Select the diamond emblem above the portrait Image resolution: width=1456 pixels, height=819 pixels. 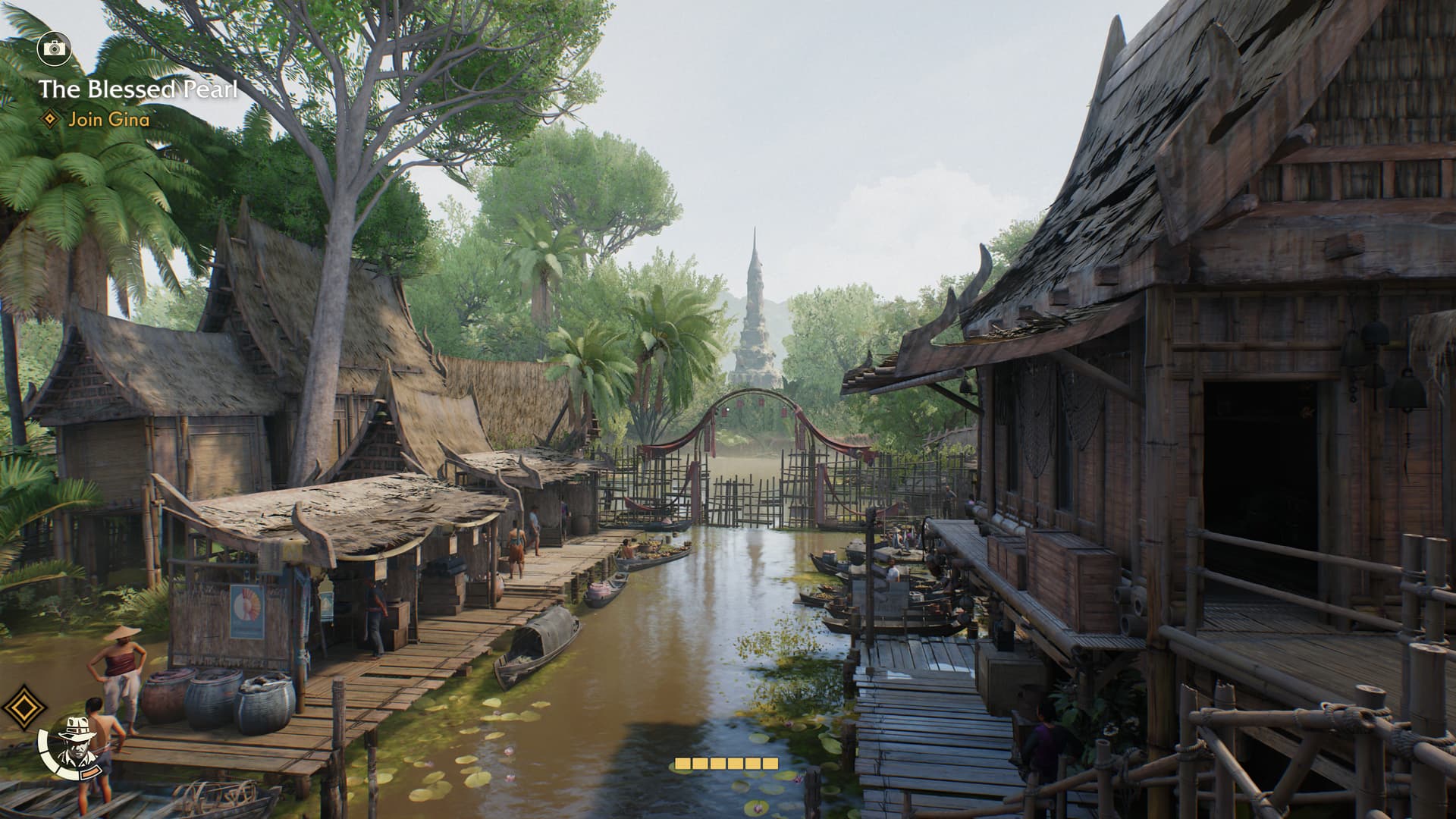24,707
